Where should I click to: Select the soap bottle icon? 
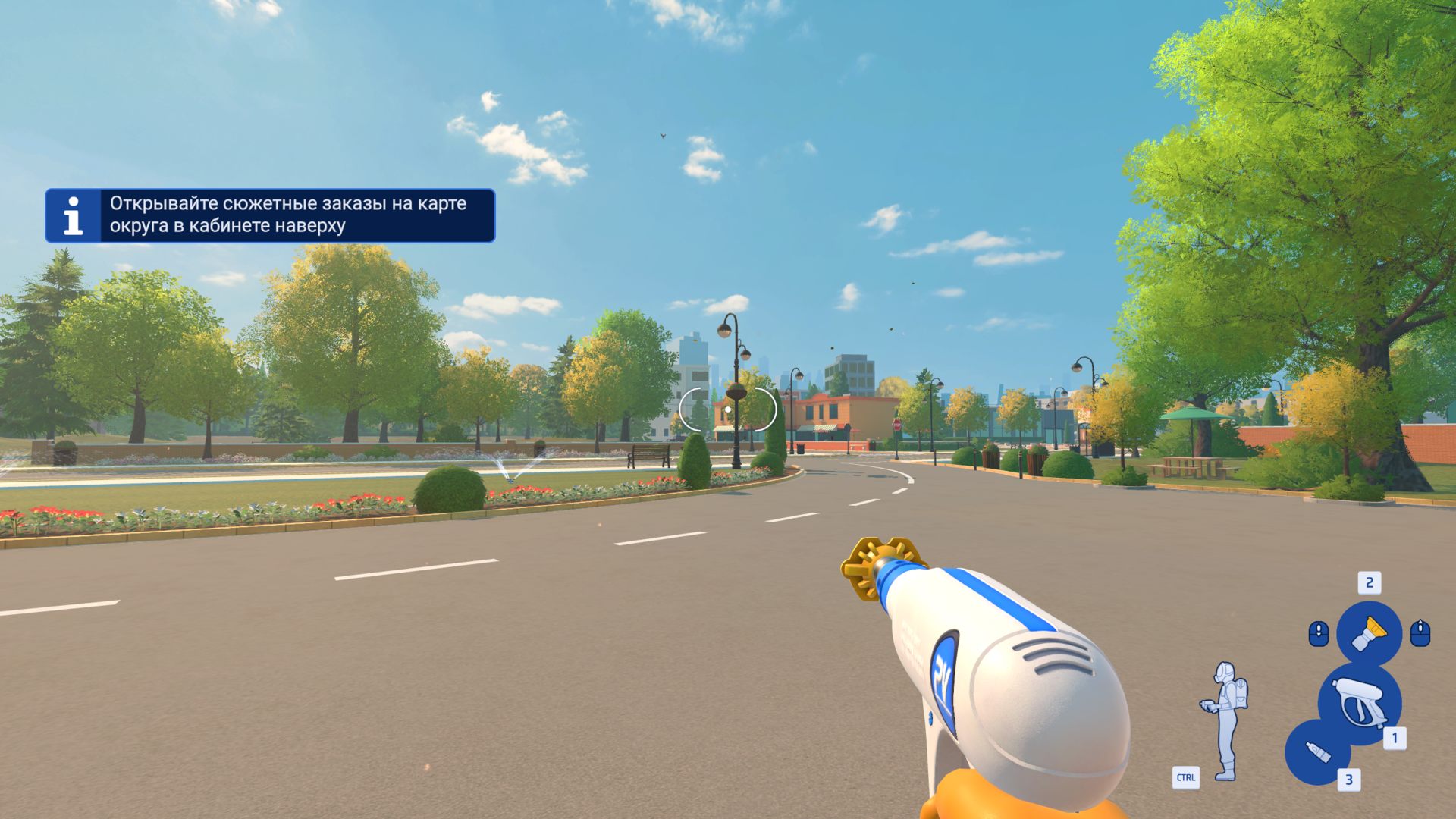(x=1318, y=752)
